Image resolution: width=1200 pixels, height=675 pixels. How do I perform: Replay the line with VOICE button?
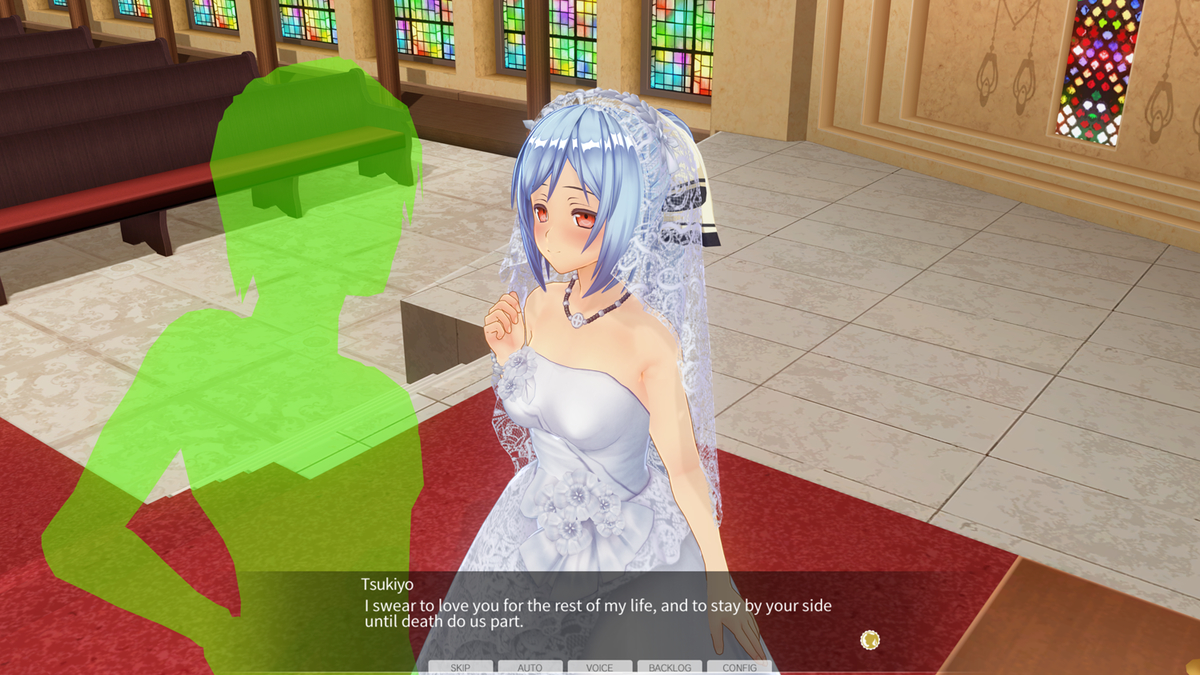(600, 667)
